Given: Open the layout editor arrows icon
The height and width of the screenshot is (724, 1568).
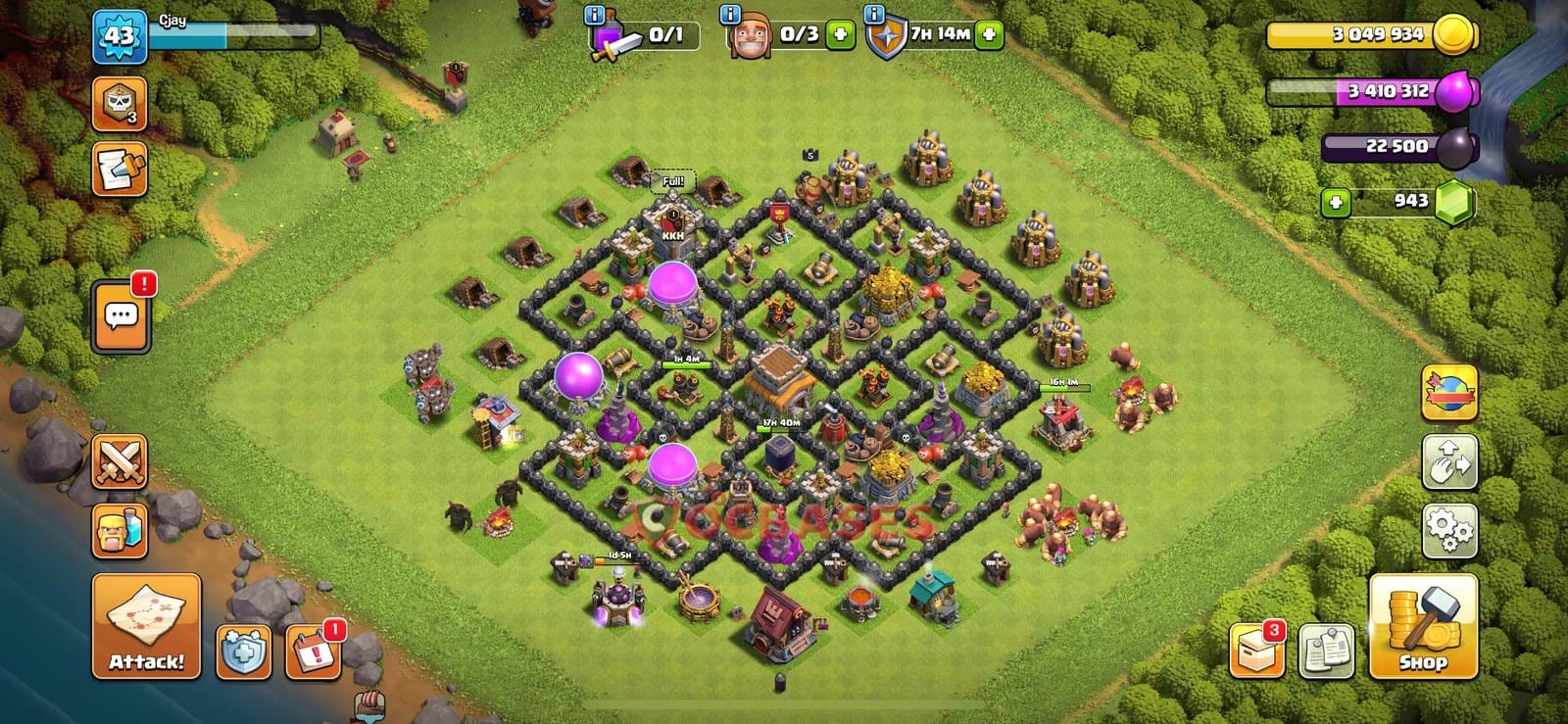Looking at the screenshot, I should 1449,462.
